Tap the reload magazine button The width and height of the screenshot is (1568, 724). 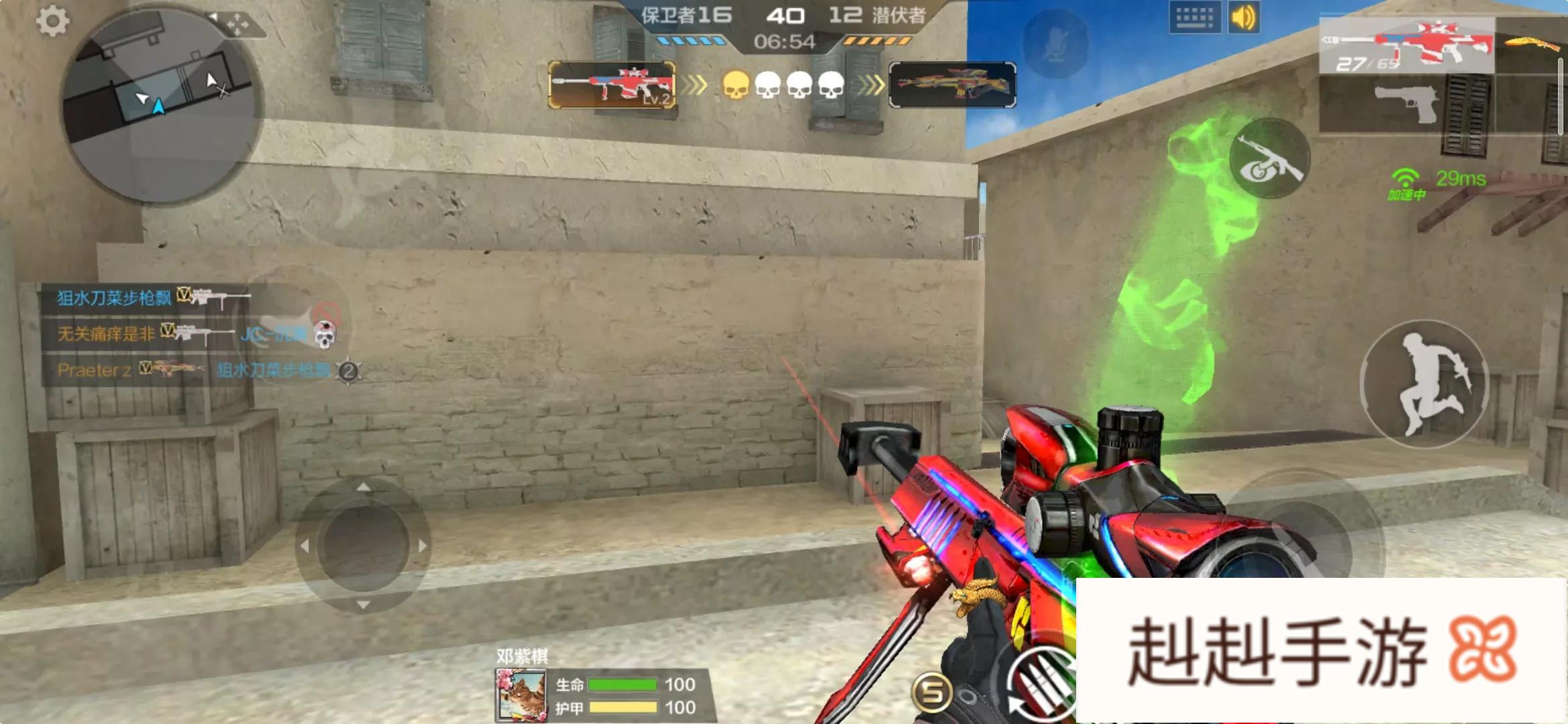1042,684
